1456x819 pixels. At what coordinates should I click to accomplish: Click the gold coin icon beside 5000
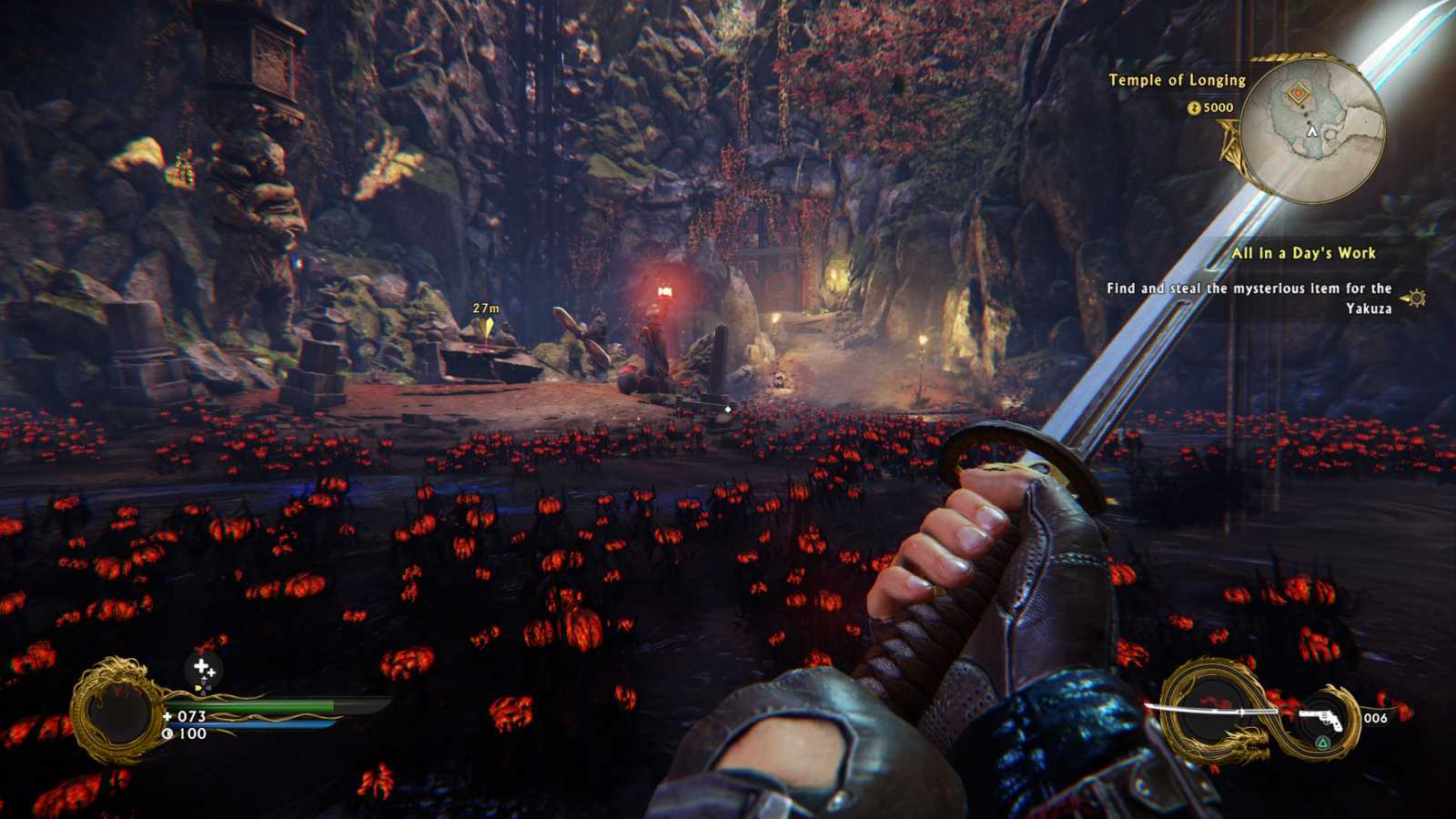click(1192, 108)
